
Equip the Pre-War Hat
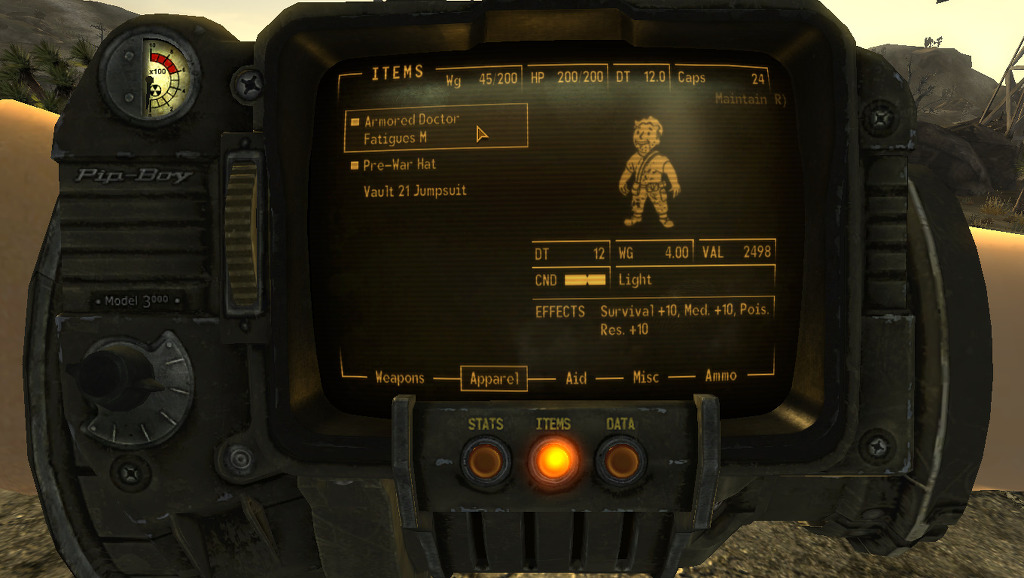coord(399,165)
